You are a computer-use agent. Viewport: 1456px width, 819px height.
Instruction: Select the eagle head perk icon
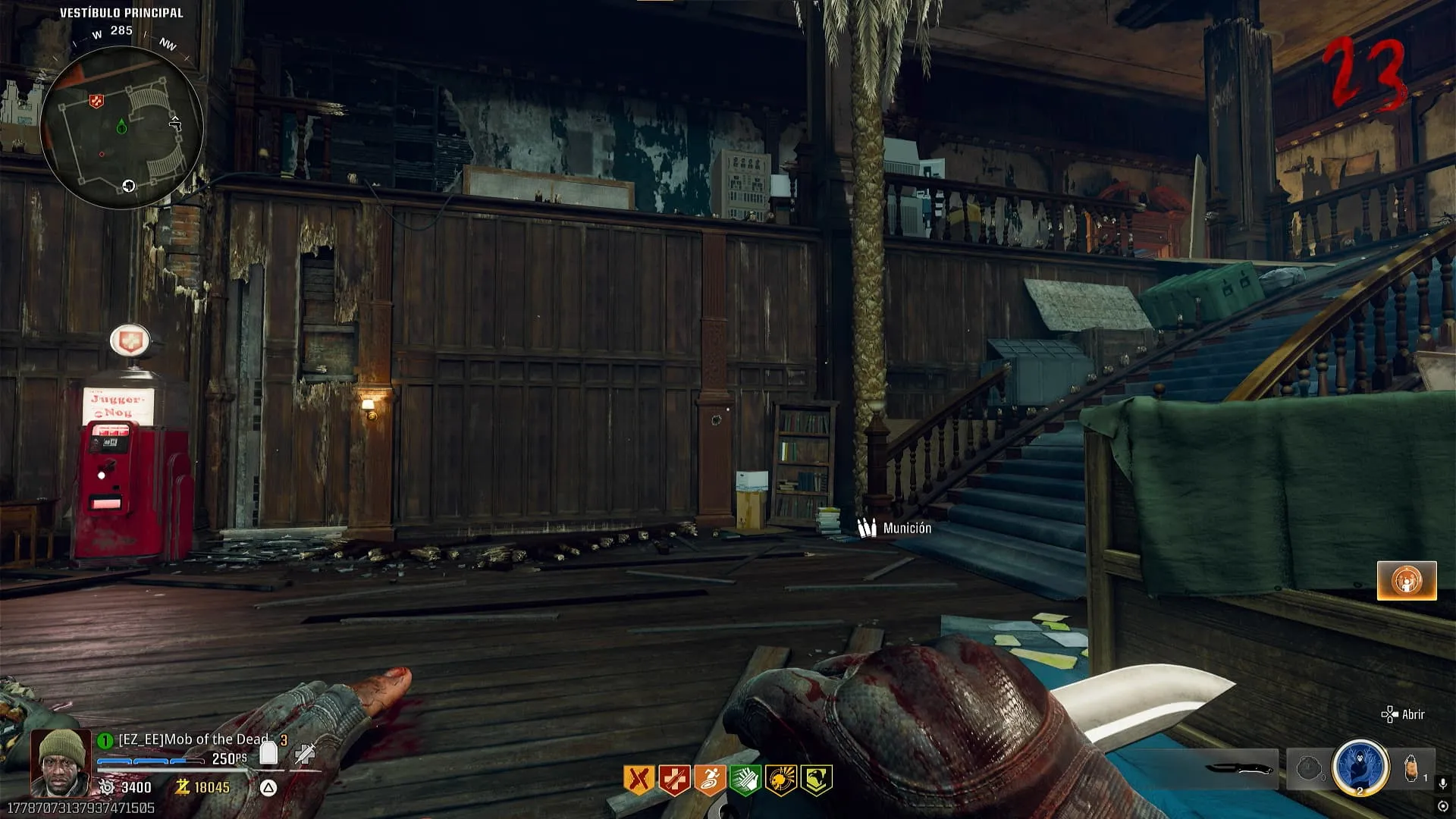coord(816,780)
